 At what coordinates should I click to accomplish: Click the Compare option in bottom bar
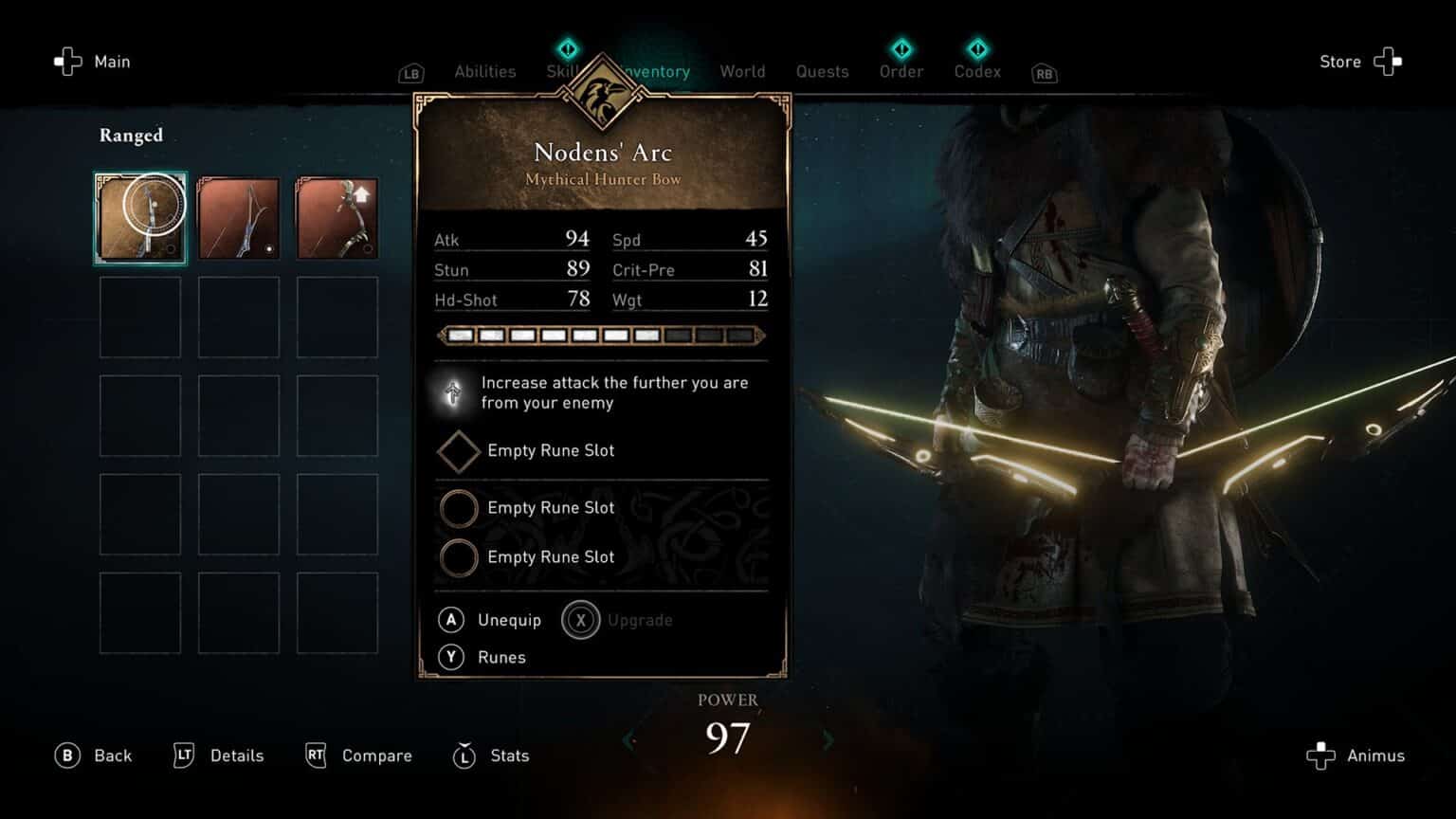click(x=376, y=755)
